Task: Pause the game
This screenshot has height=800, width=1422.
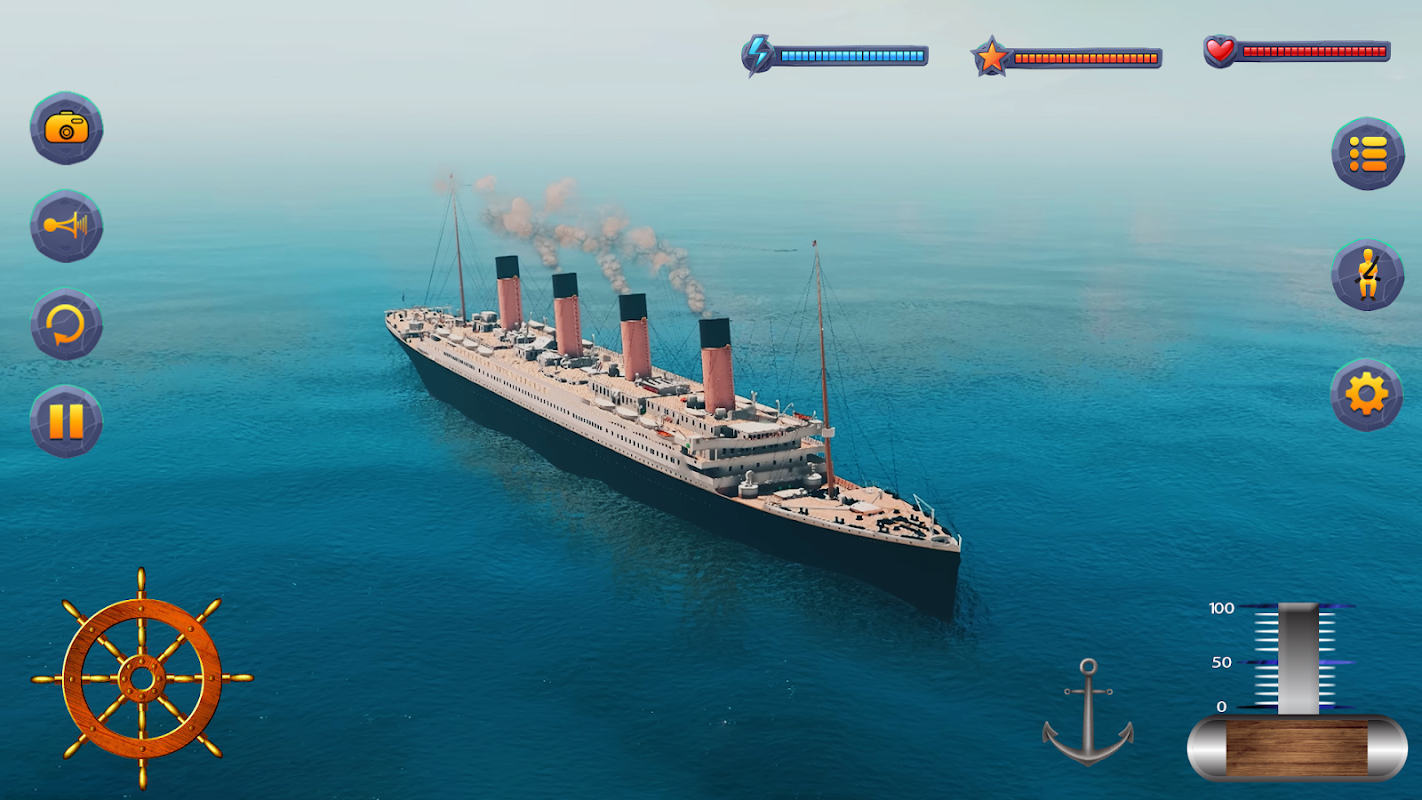Action: click(67, 421)
